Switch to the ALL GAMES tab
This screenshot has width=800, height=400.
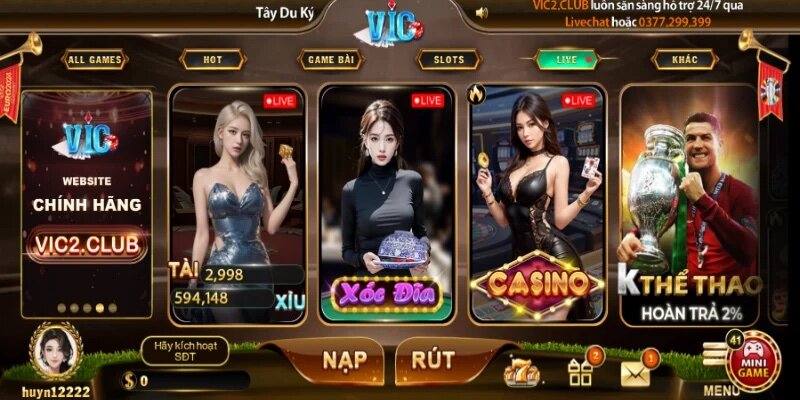94,60
